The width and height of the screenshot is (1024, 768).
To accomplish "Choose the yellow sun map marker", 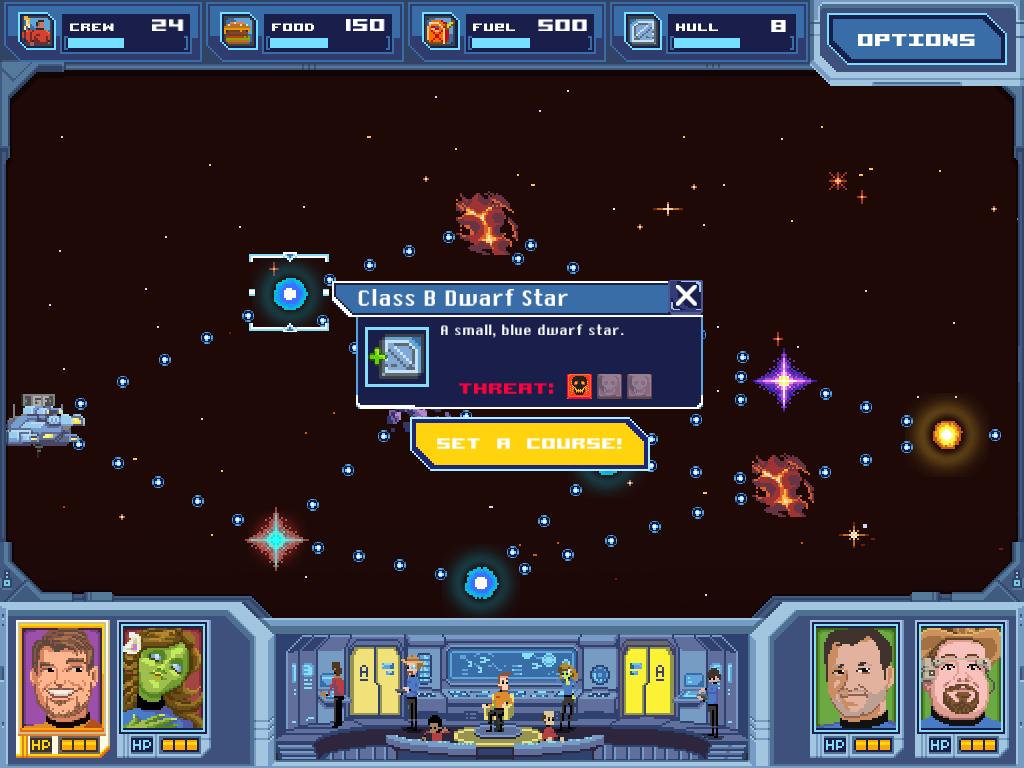I will (946, 434).
